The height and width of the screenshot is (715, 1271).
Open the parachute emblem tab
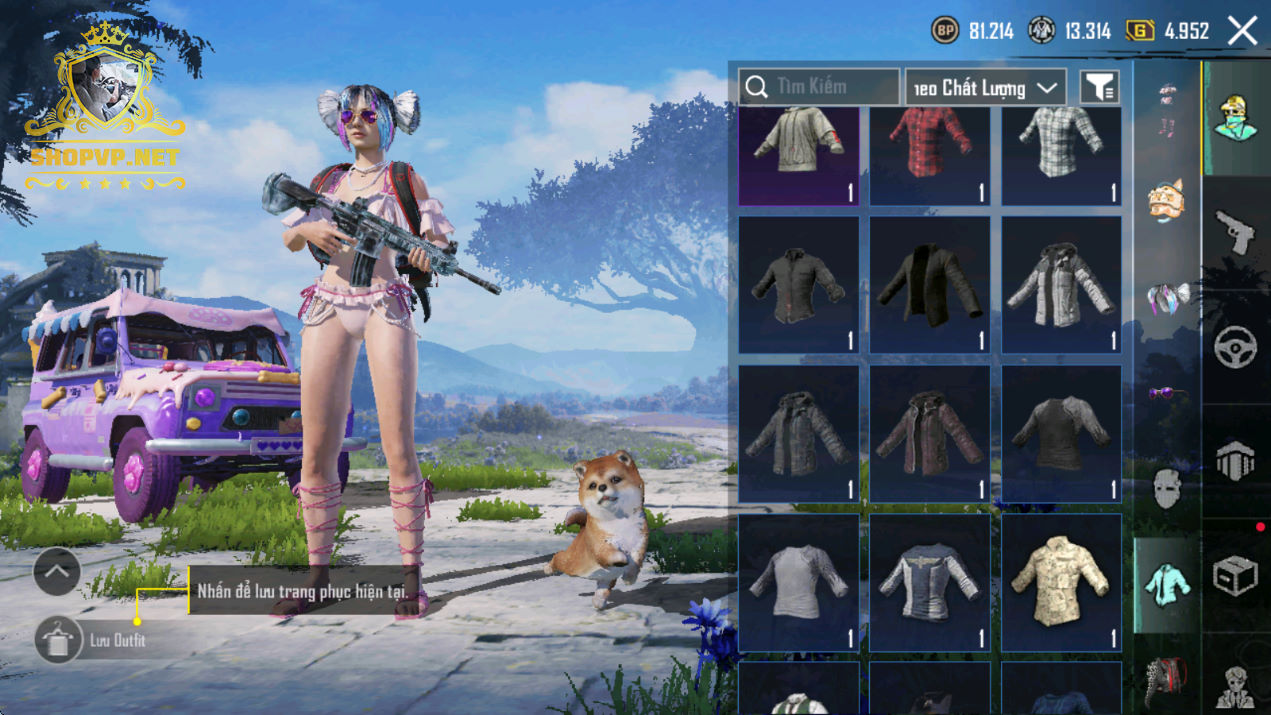point(1235,462)
